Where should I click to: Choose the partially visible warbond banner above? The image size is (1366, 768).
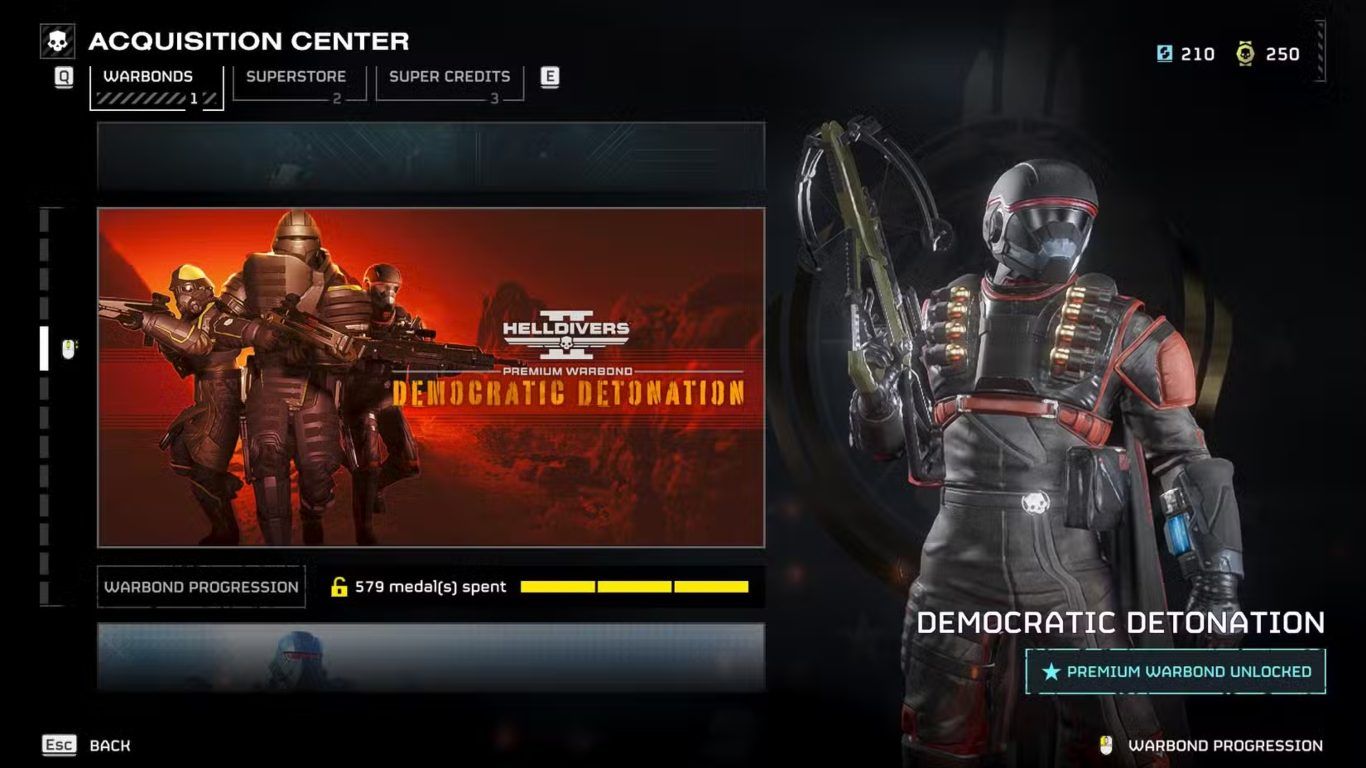[431, 156]
